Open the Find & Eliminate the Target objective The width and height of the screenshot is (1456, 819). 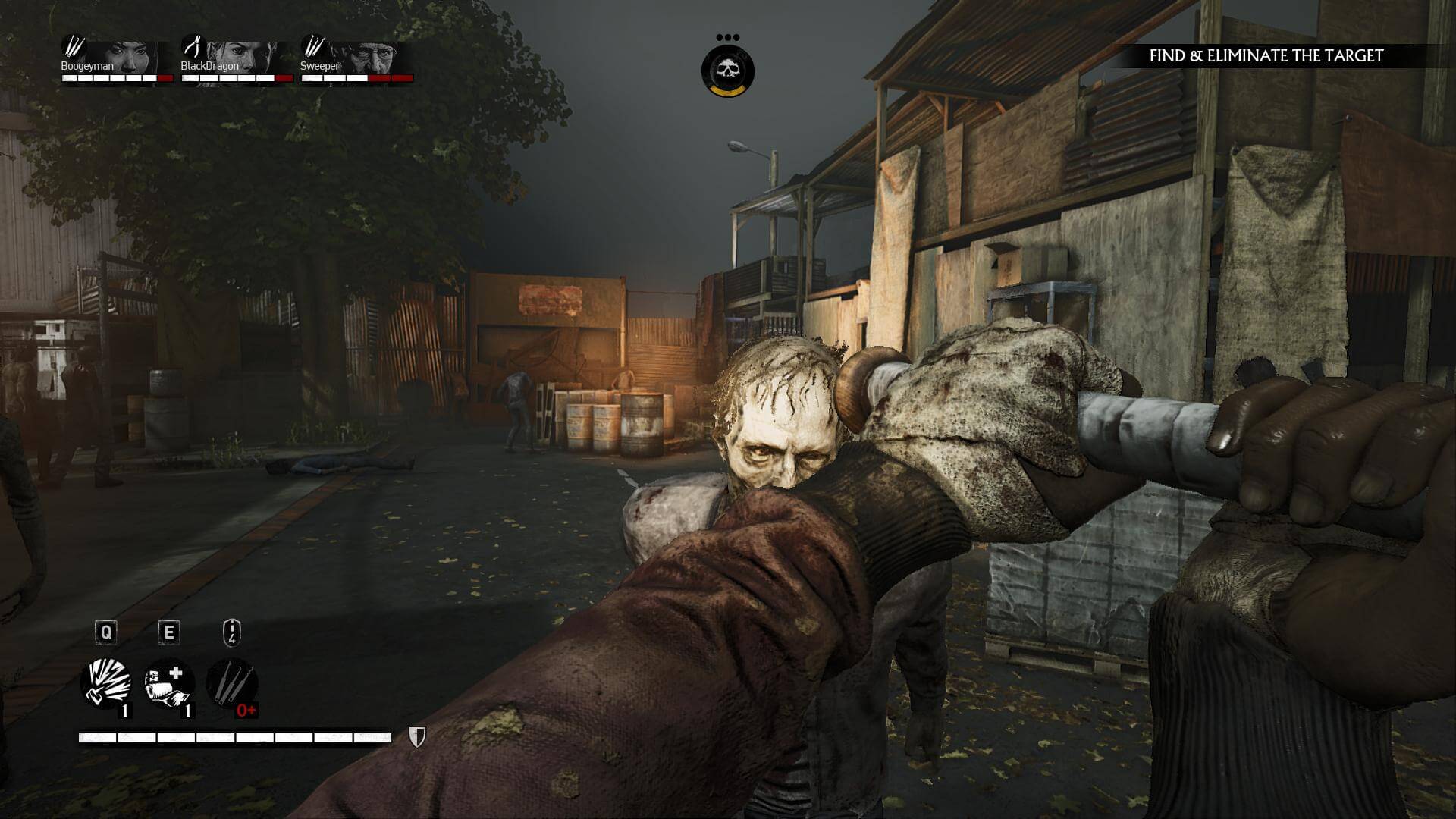(x=1266, y=55)
